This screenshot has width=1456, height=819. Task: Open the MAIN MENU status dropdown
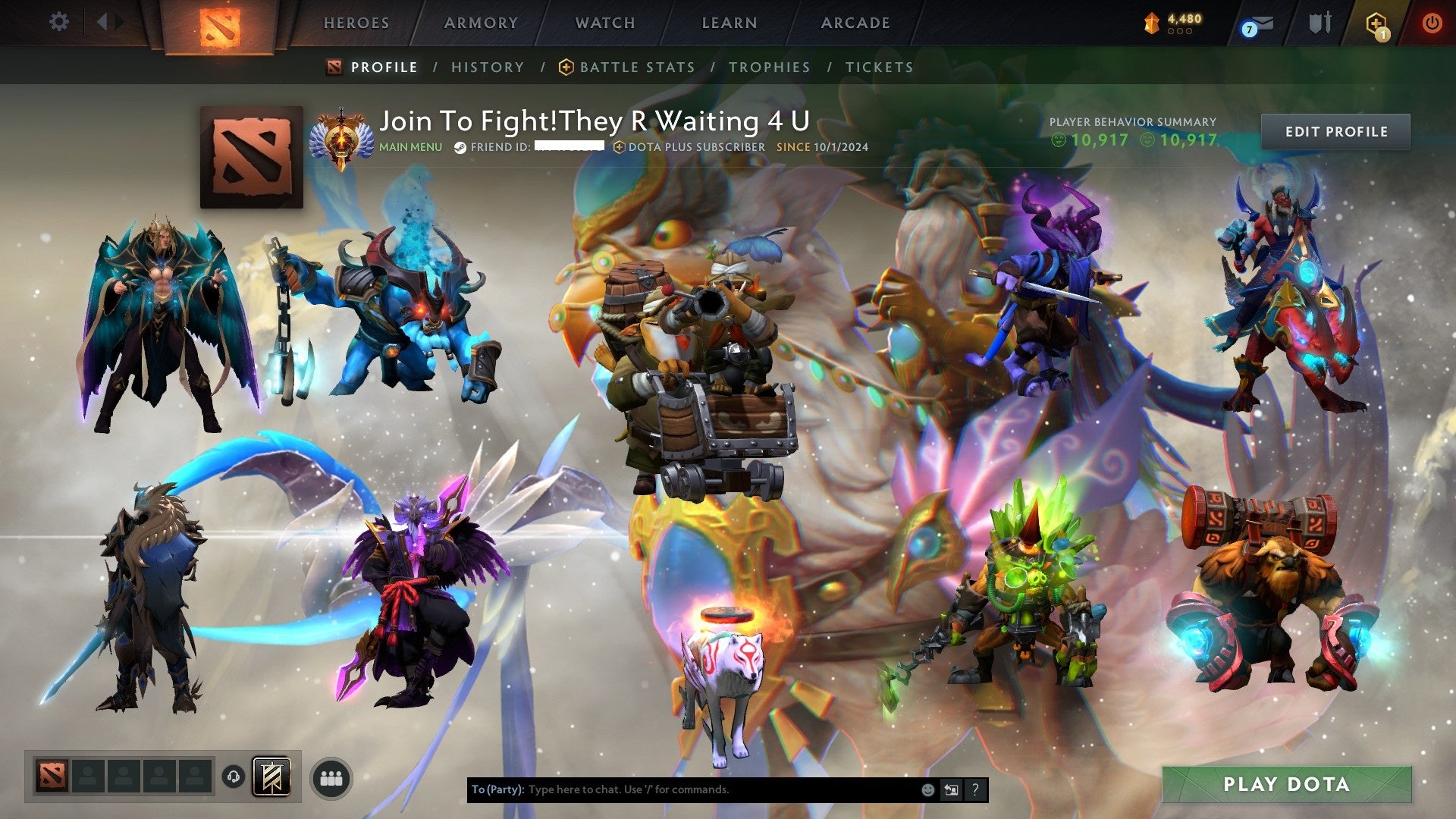point(409,147)
